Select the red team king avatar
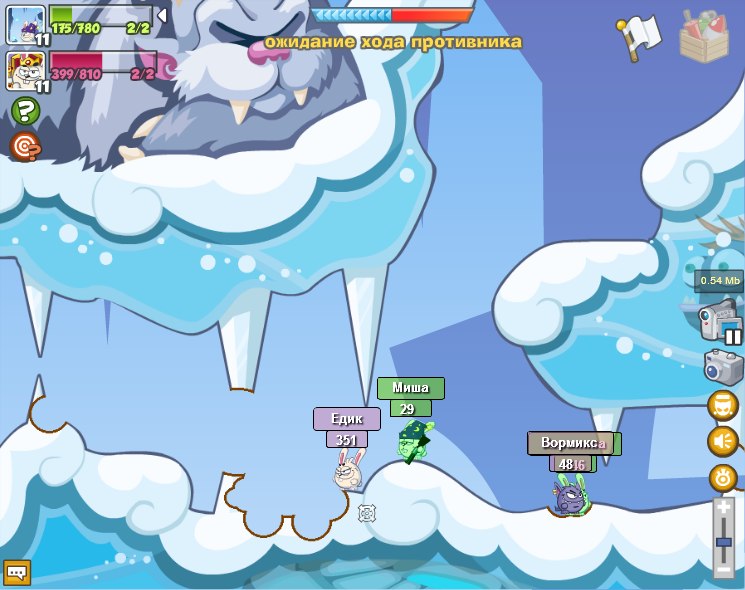Viewport: 745px width, 590px height. tap(24, 71)
